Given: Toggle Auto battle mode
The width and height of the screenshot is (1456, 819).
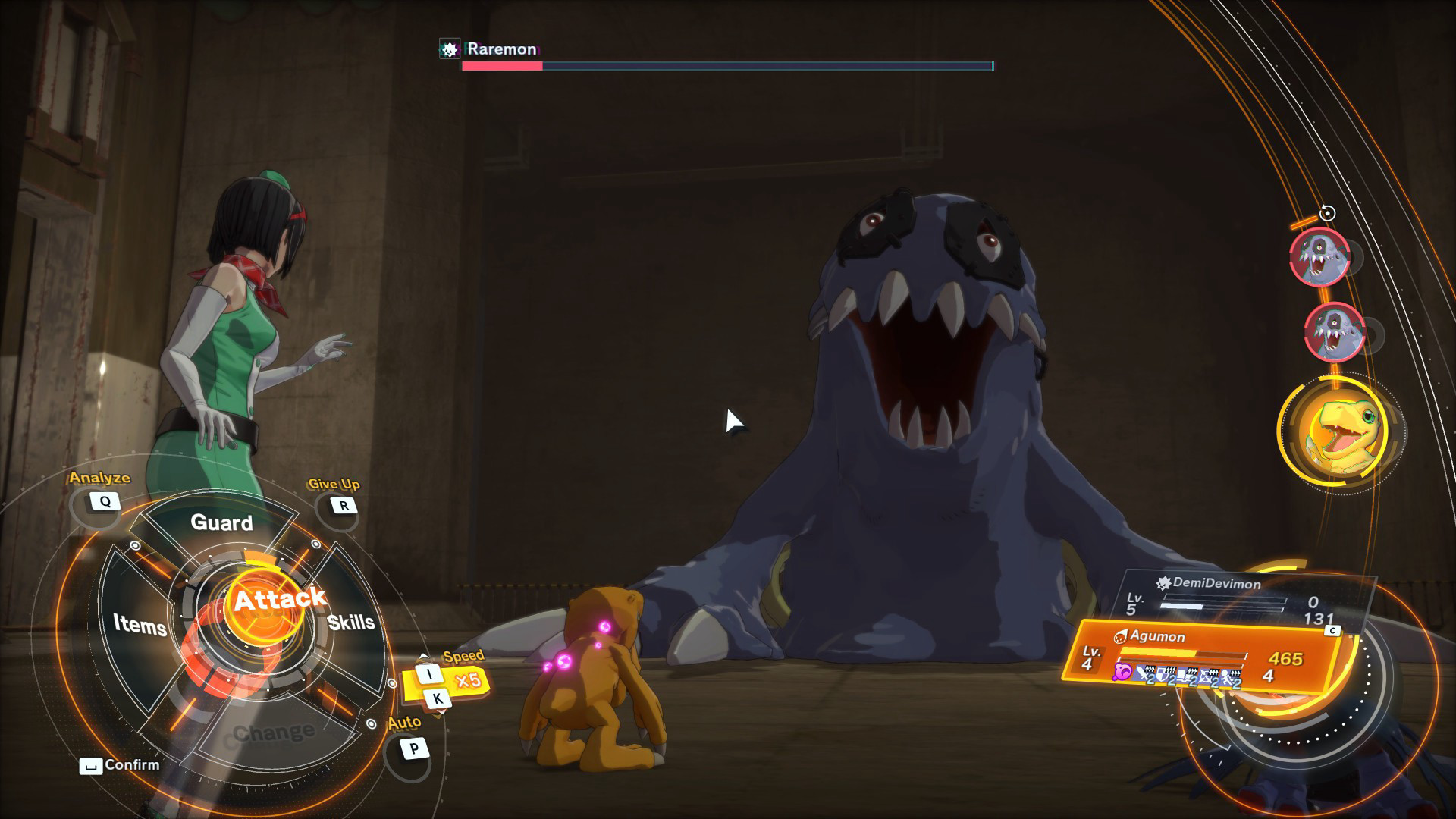Looking at the screenshot, I should (413, 749).
